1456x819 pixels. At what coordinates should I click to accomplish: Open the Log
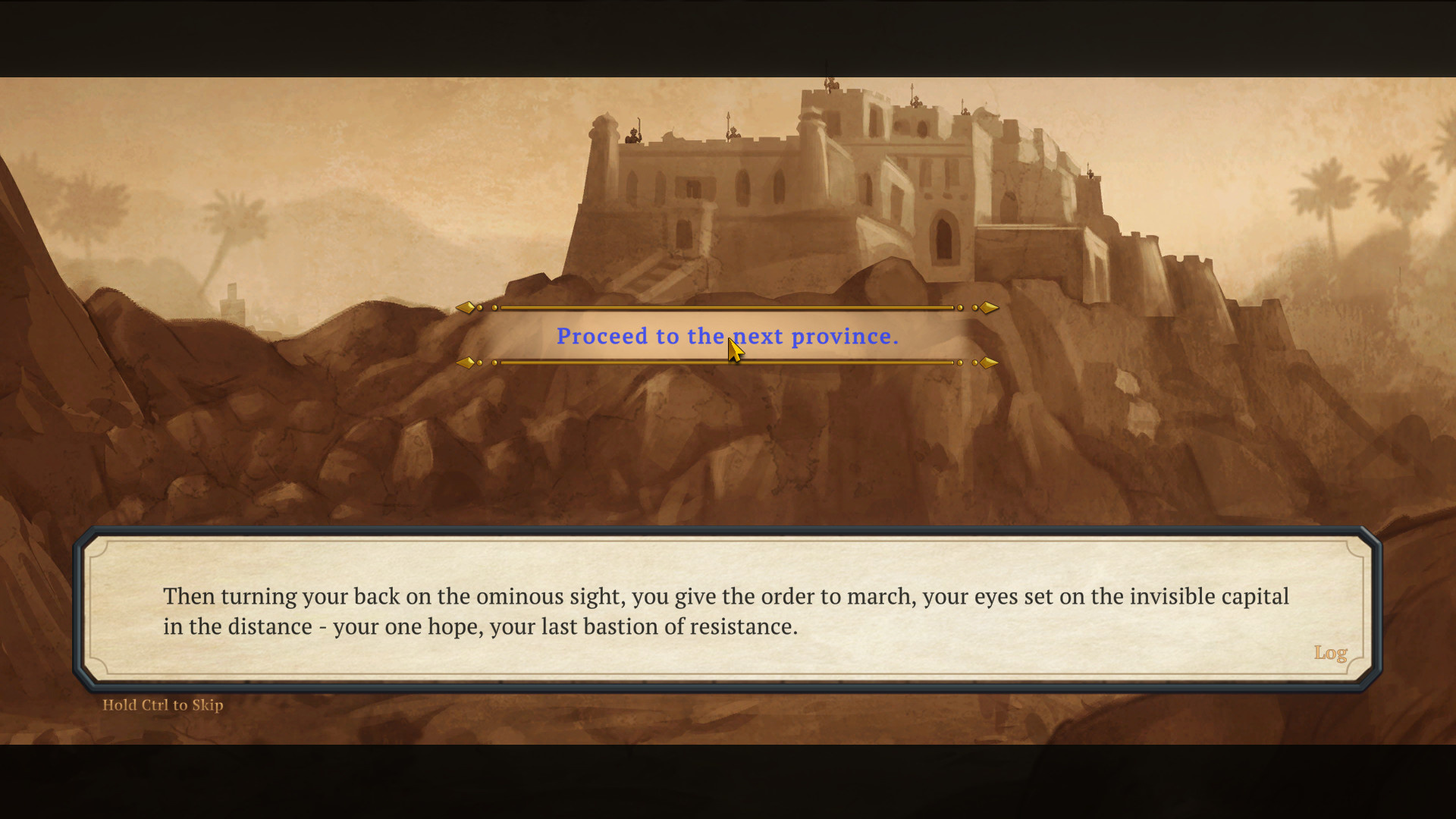(1331, 652)
